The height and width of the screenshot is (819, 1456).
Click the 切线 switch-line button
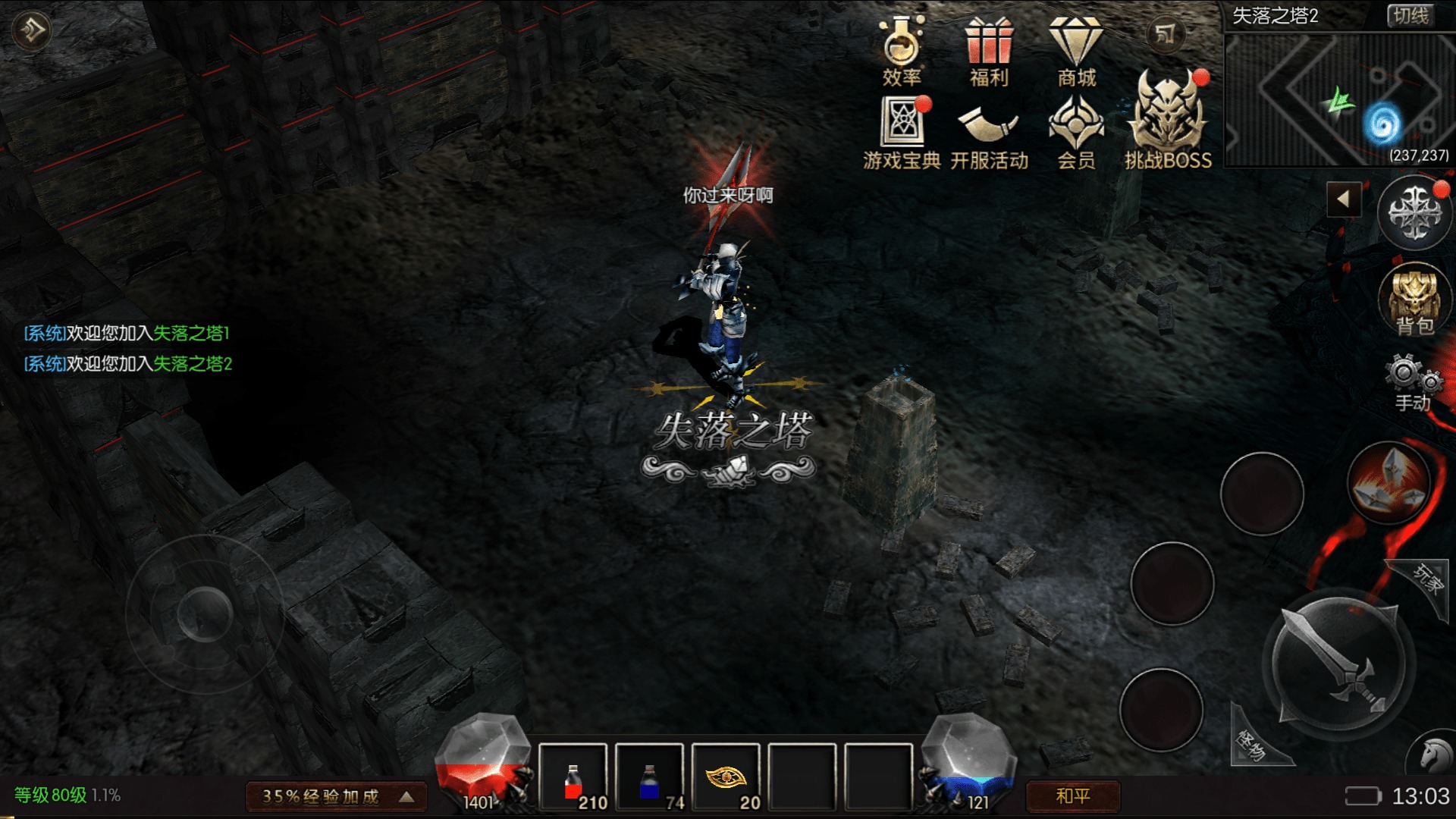(1410, 16)
